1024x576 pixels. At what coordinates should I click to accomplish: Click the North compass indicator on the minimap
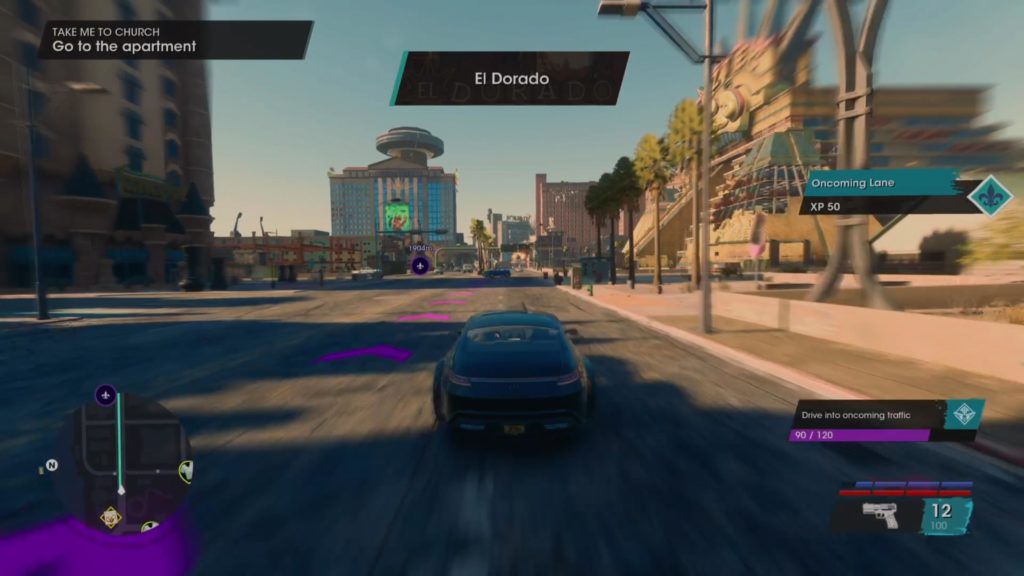[x=51, y=465]
